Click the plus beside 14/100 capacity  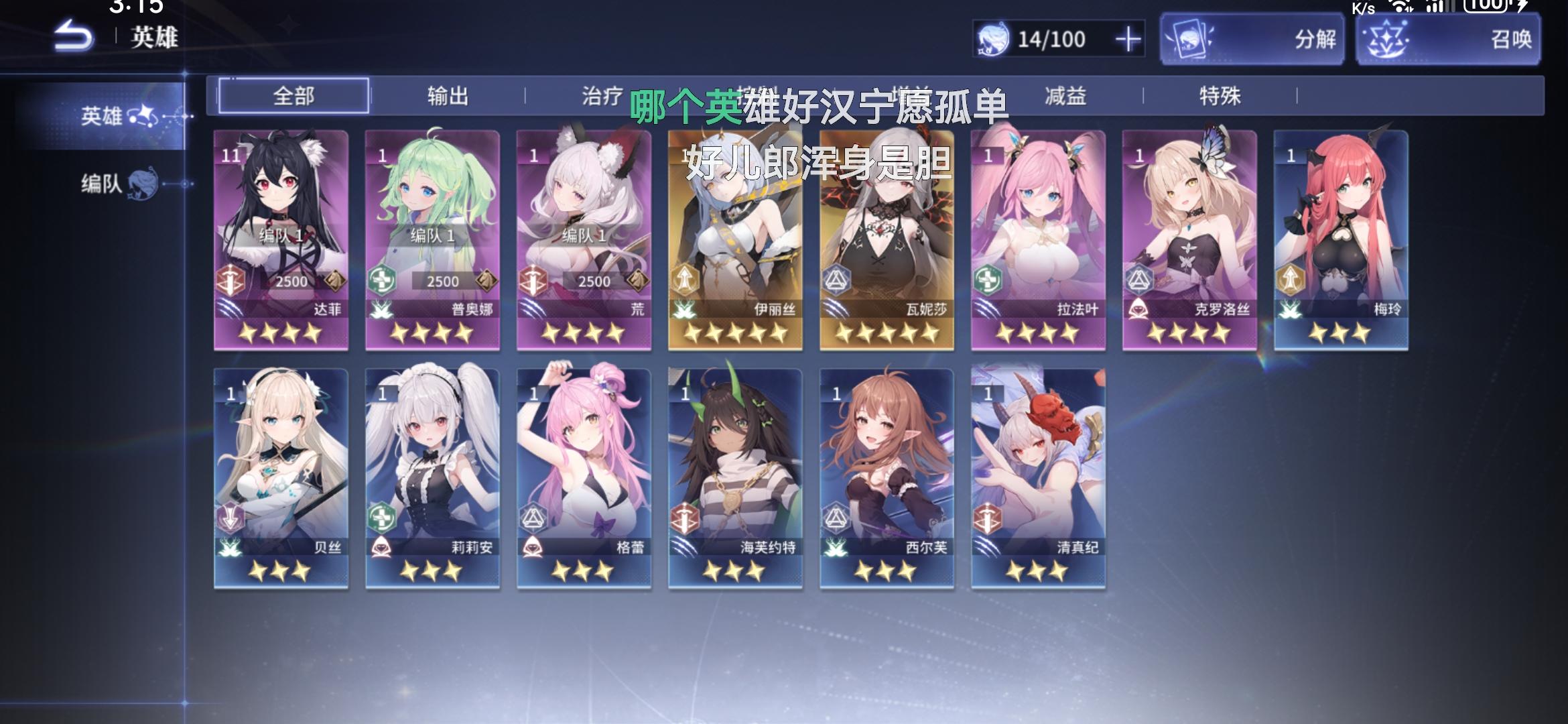point(1129,39)
